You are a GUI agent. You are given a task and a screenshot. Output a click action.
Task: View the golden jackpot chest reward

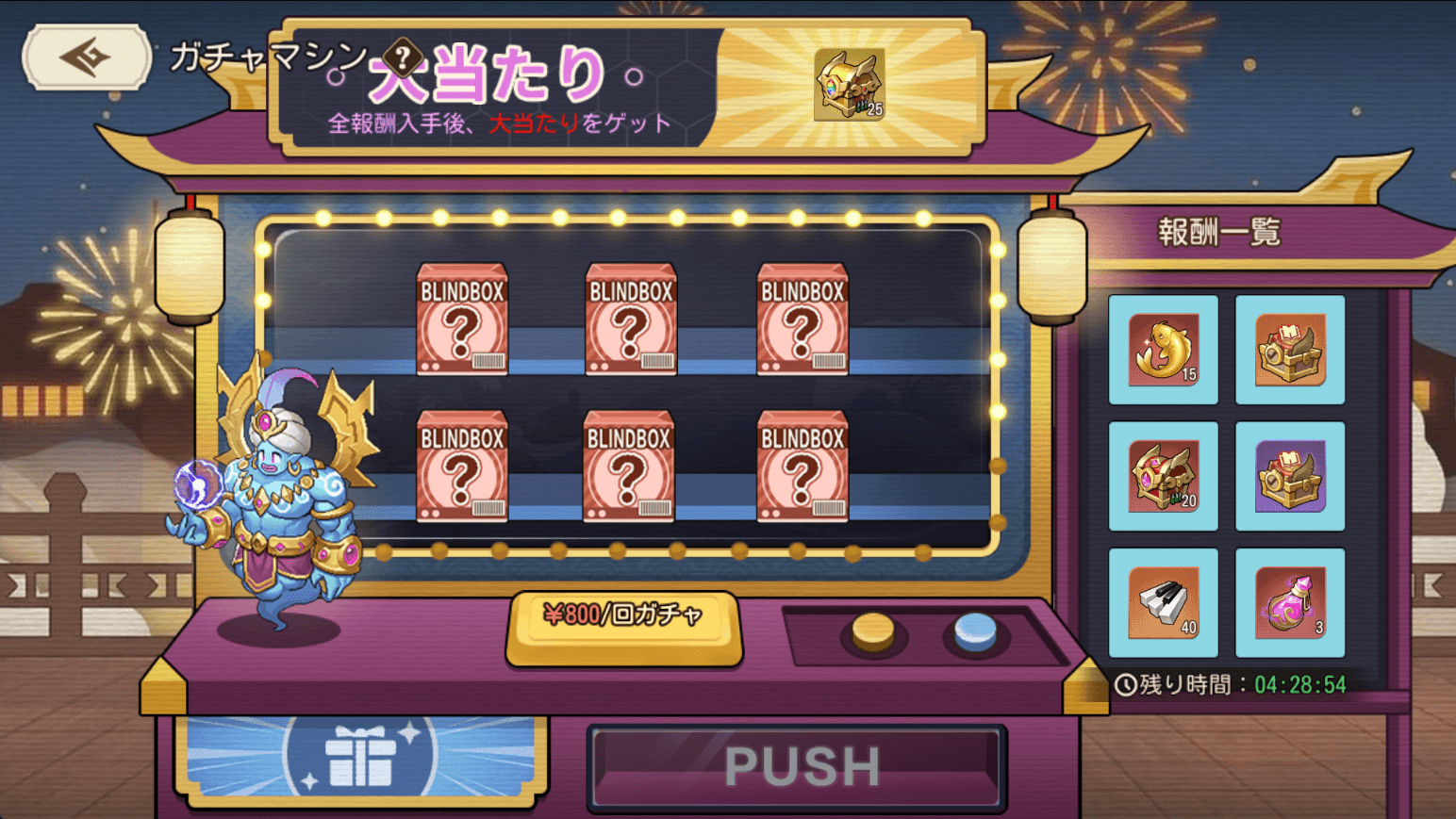pyautogui.click(x=849, y=86)
